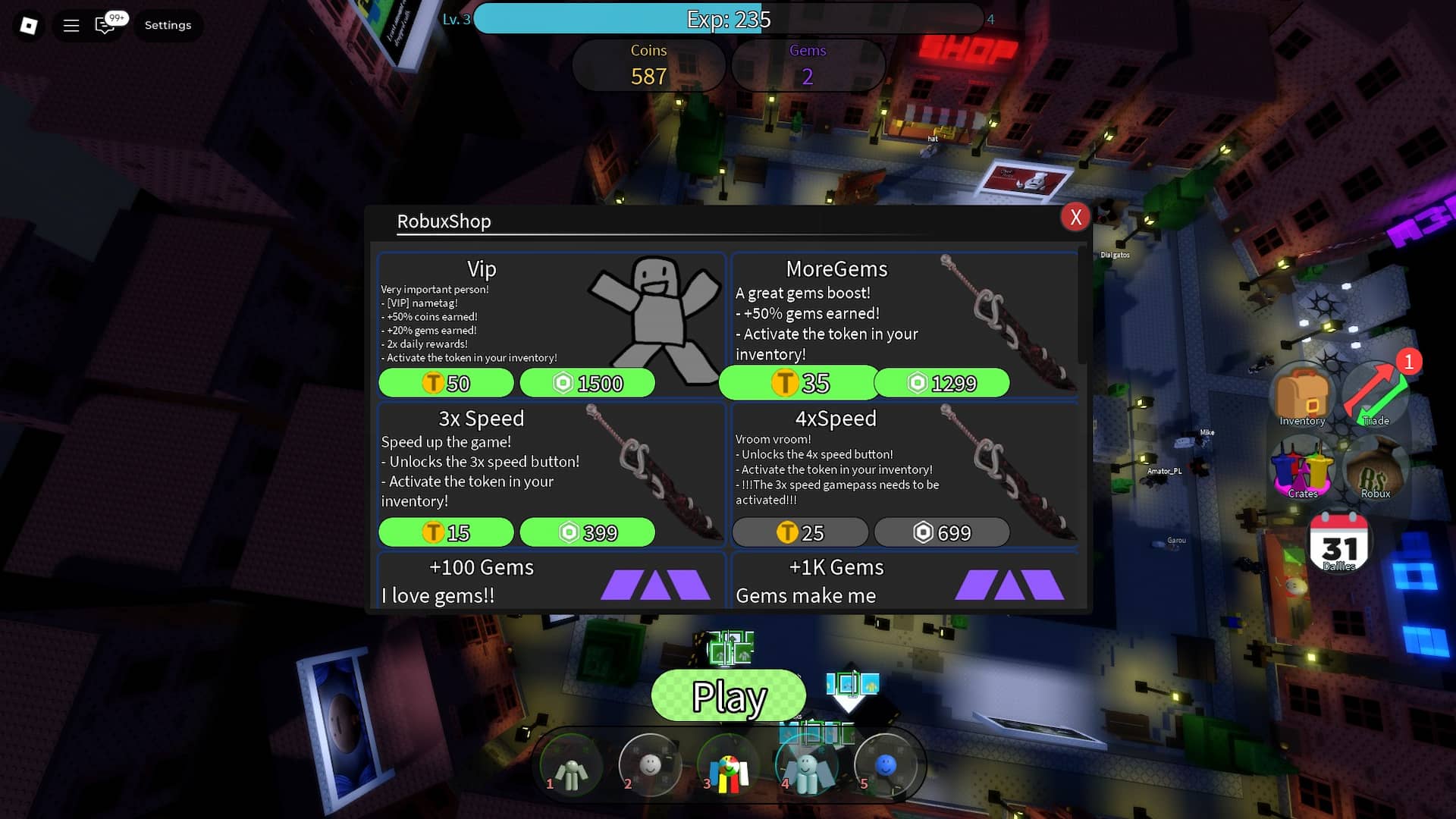
Task: Open the Inventory backpack icon
Action: click(x=1301, y=393)
